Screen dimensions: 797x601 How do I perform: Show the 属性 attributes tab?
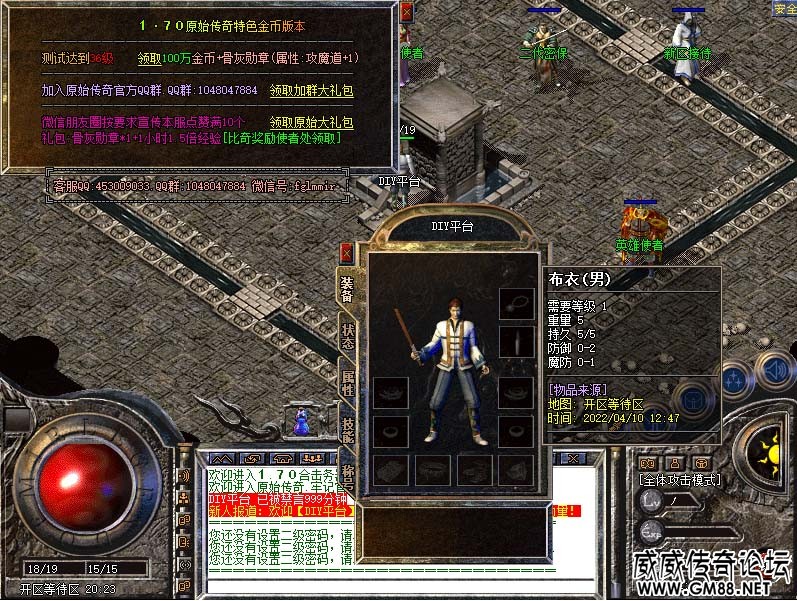pyautogui.click(x=346, y=381)
